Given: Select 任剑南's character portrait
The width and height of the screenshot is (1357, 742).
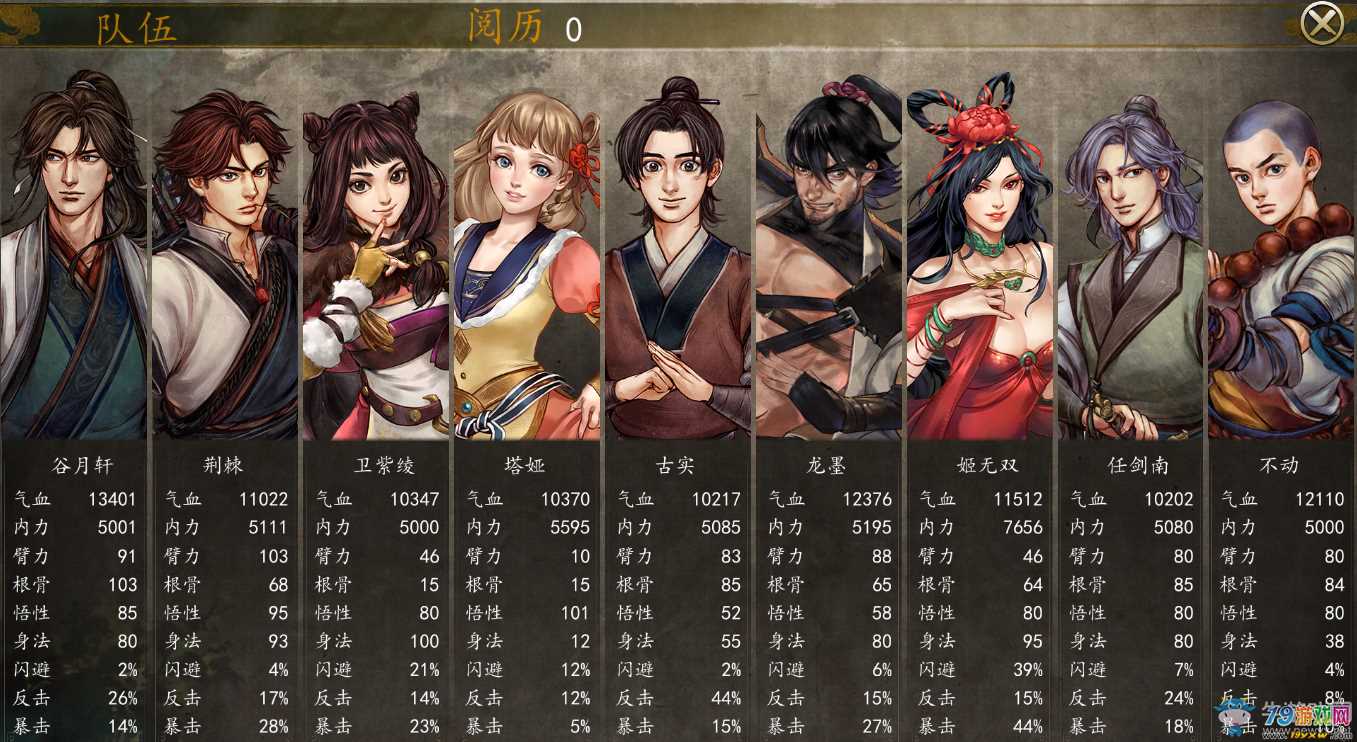Looking at the screenshot, I should pos(1130,250).
